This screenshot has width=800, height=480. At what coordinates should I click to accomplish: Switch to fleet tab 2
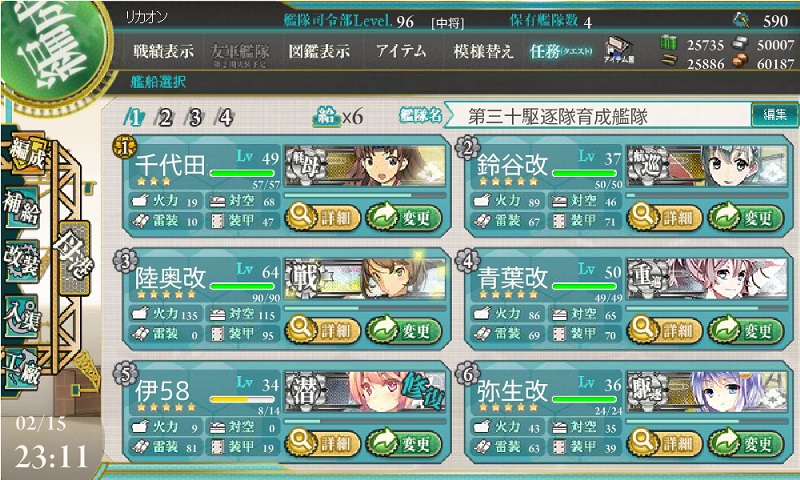click(165, 117)
